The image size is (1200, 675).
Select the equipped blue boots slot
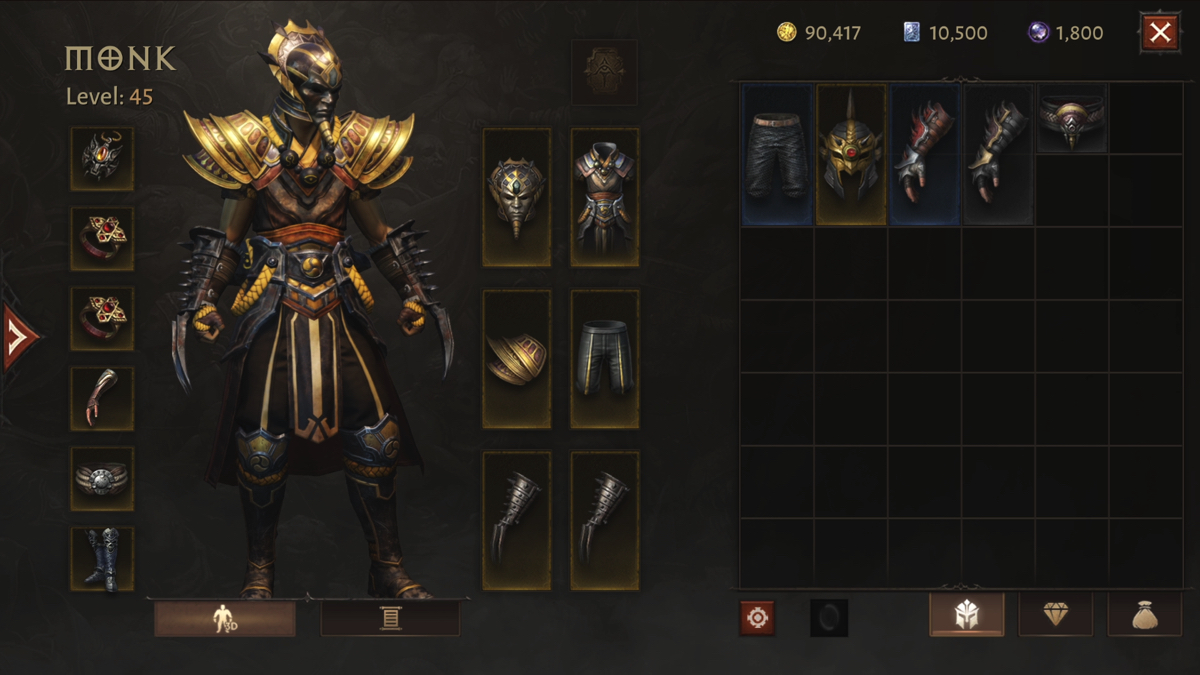point(102,558)
